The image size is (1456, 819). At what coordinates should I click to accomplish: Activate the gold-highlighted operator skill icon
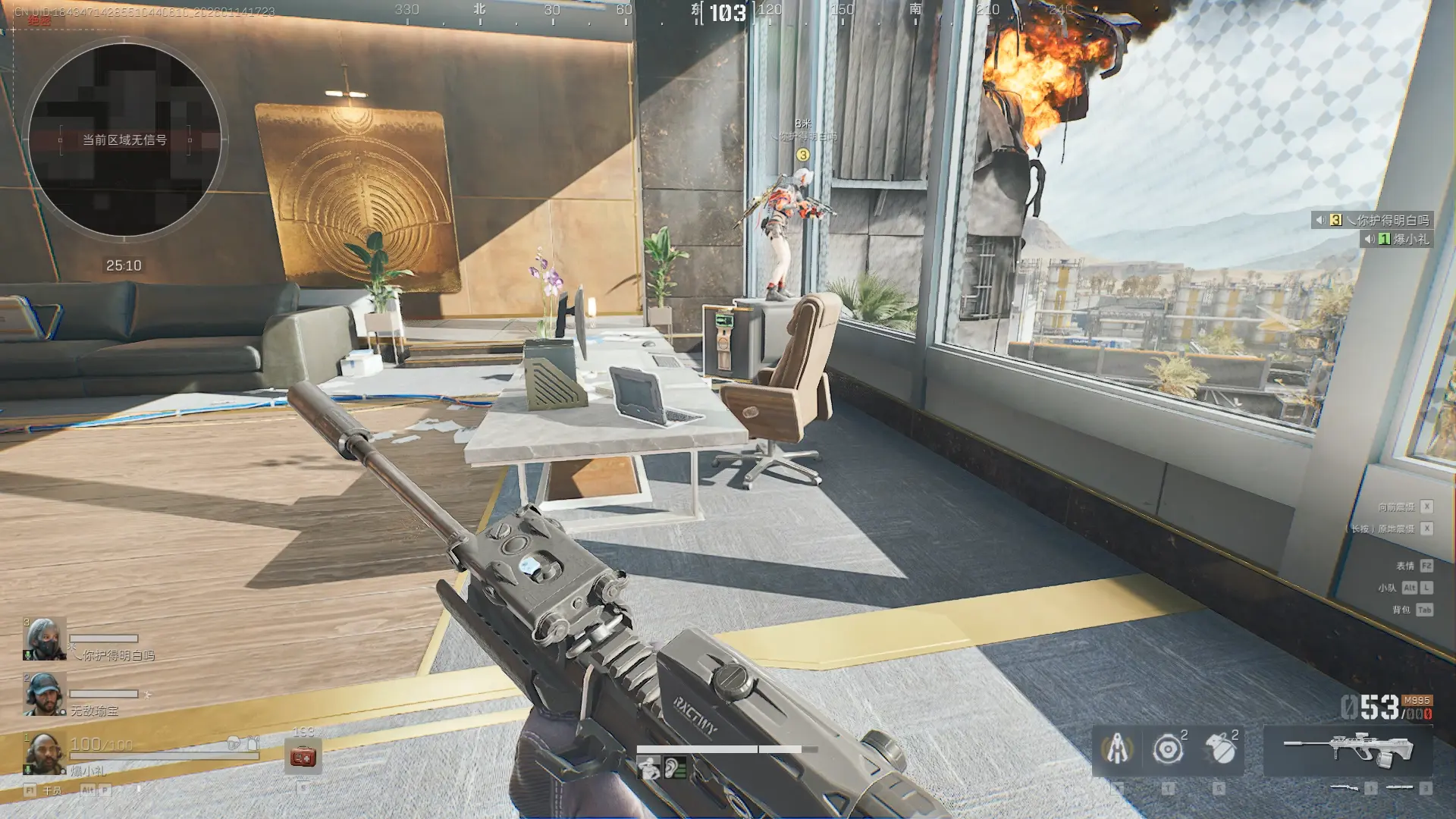tap(1116, 749)
